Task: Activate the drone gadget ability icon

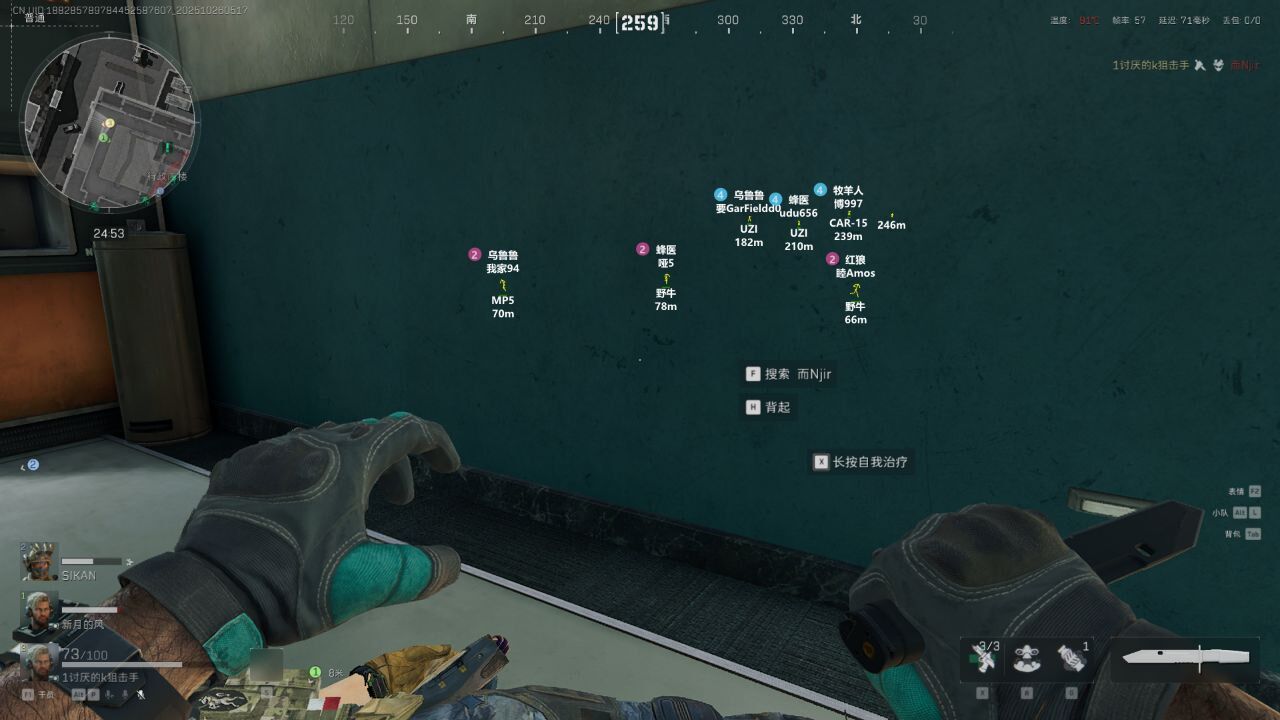Action: (1027, 658)
